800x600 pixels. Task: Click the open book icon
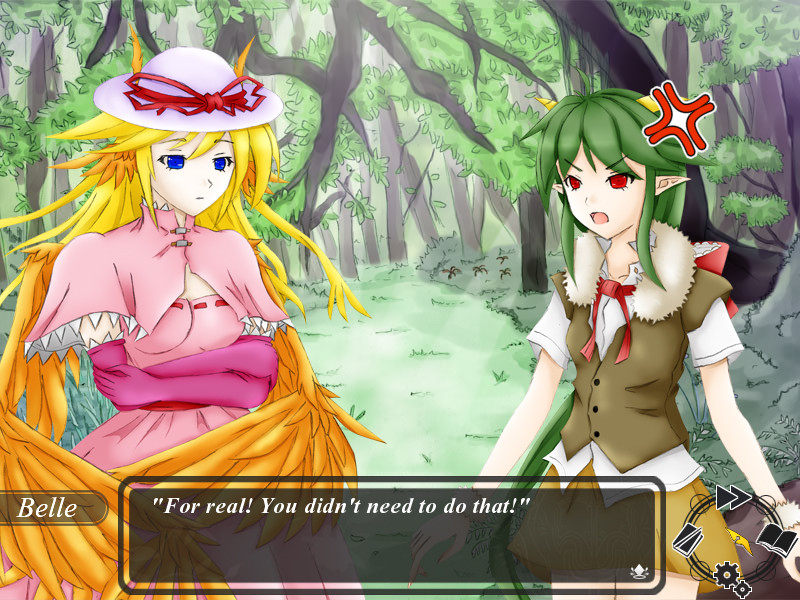click(x=777, y=541)
